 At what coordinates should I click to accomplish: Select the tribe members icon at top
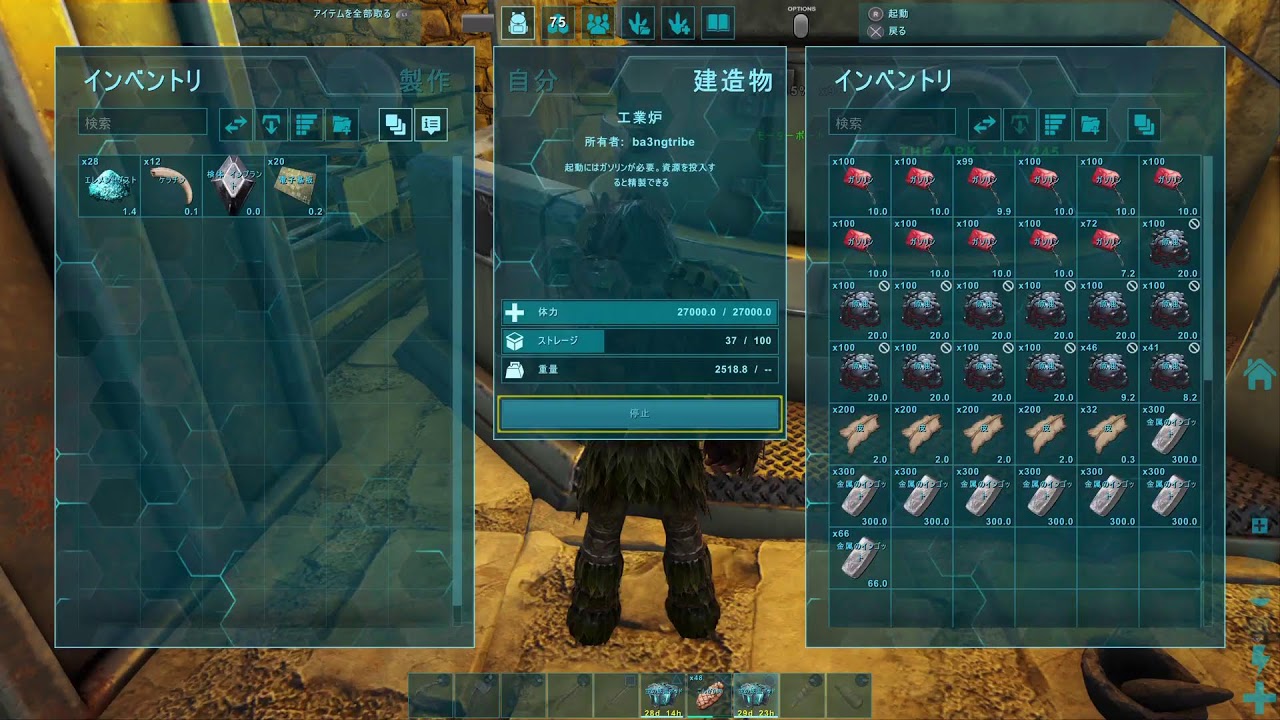[x=597, y=22]
